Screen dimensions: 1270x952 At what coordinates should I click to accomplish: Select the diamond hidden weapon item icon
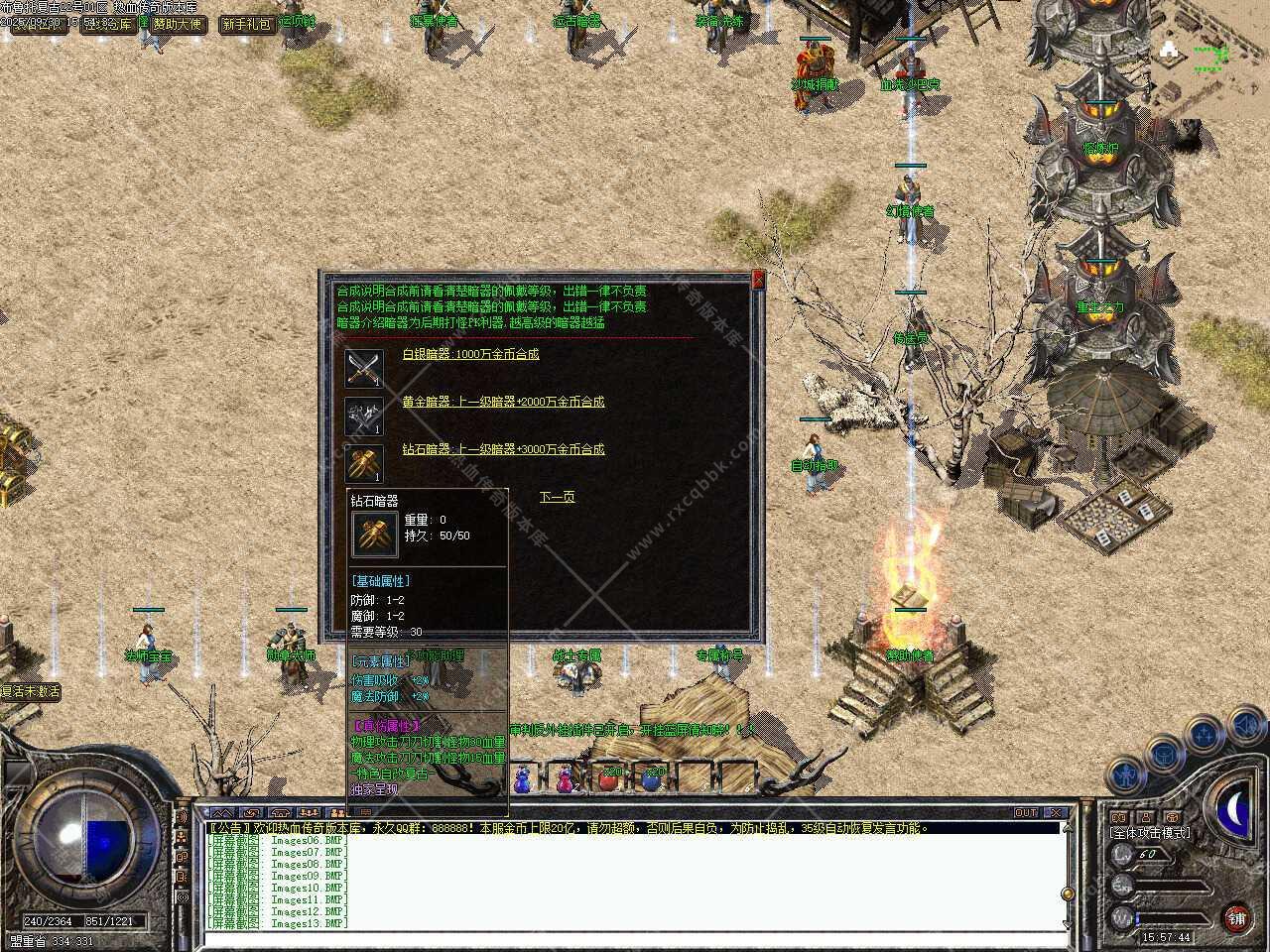(x=363, y=463)
